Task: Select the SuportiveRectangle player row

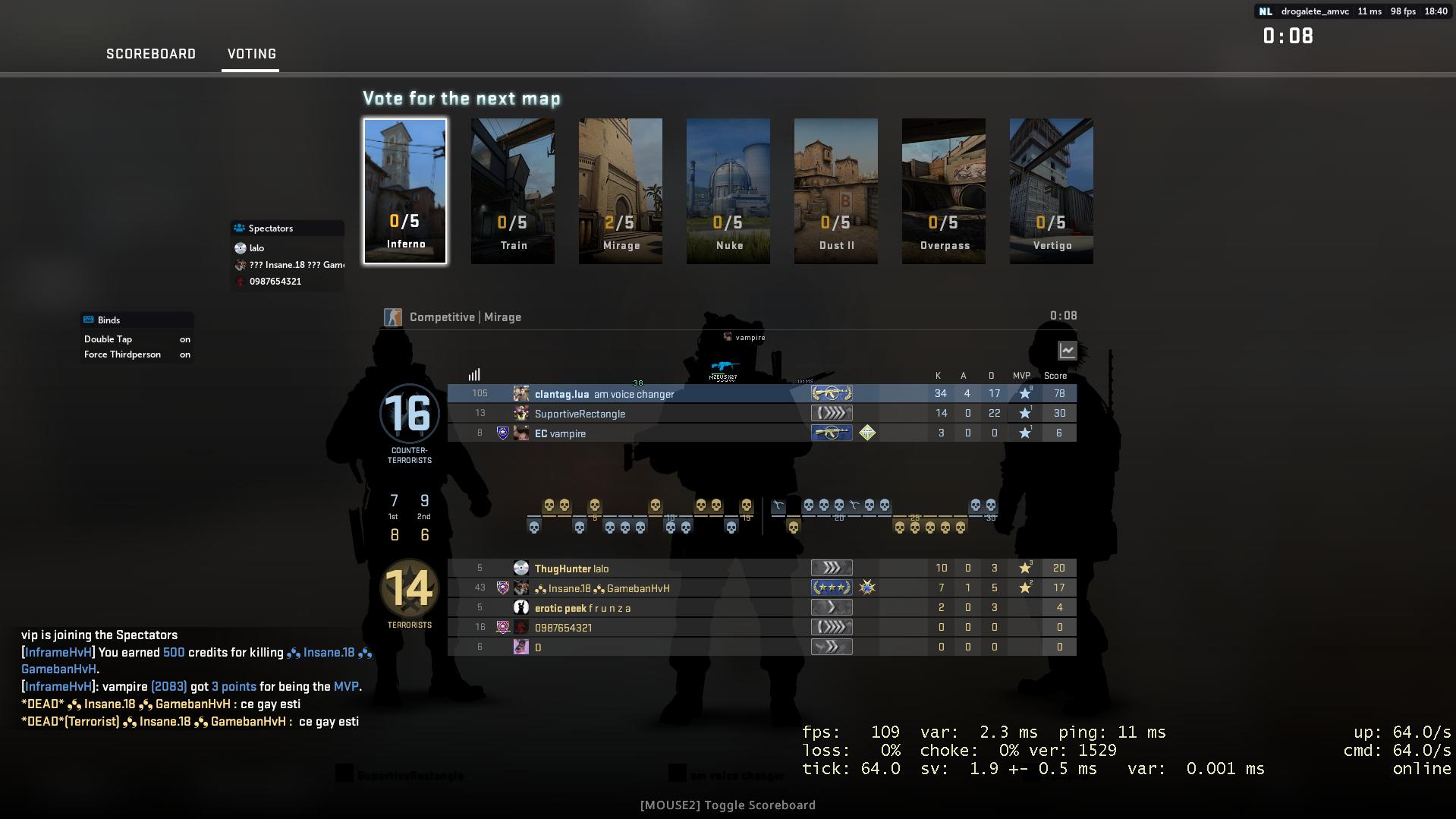Action: coord(759,413)
